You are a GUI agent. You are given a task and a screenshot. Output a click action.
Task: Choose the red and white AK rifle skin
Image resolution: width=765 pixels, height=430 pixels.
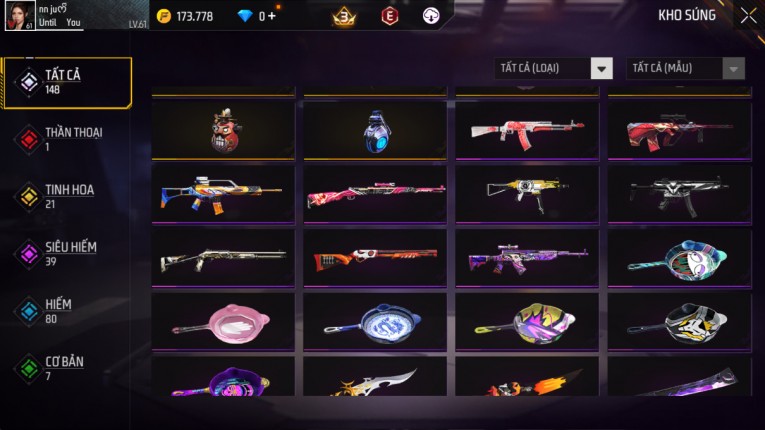[527, 131]
